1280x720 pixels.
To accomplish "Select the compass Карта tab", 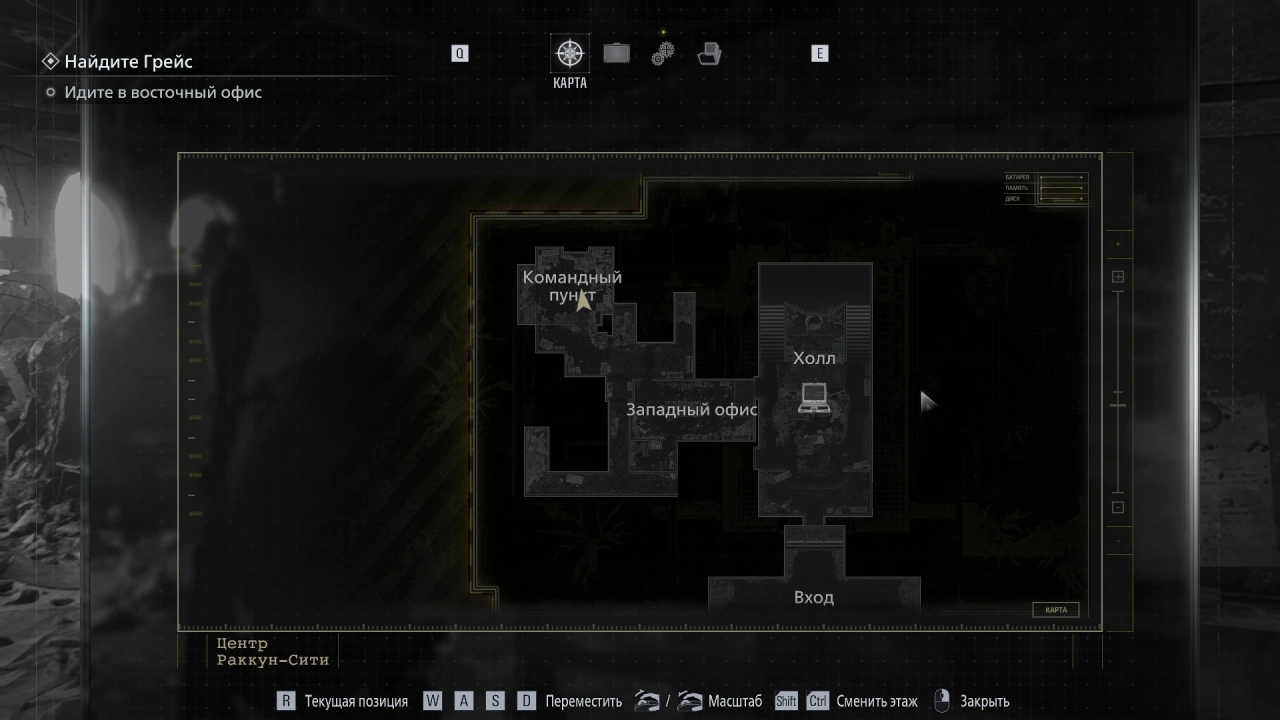I will [x=570, y=54].
